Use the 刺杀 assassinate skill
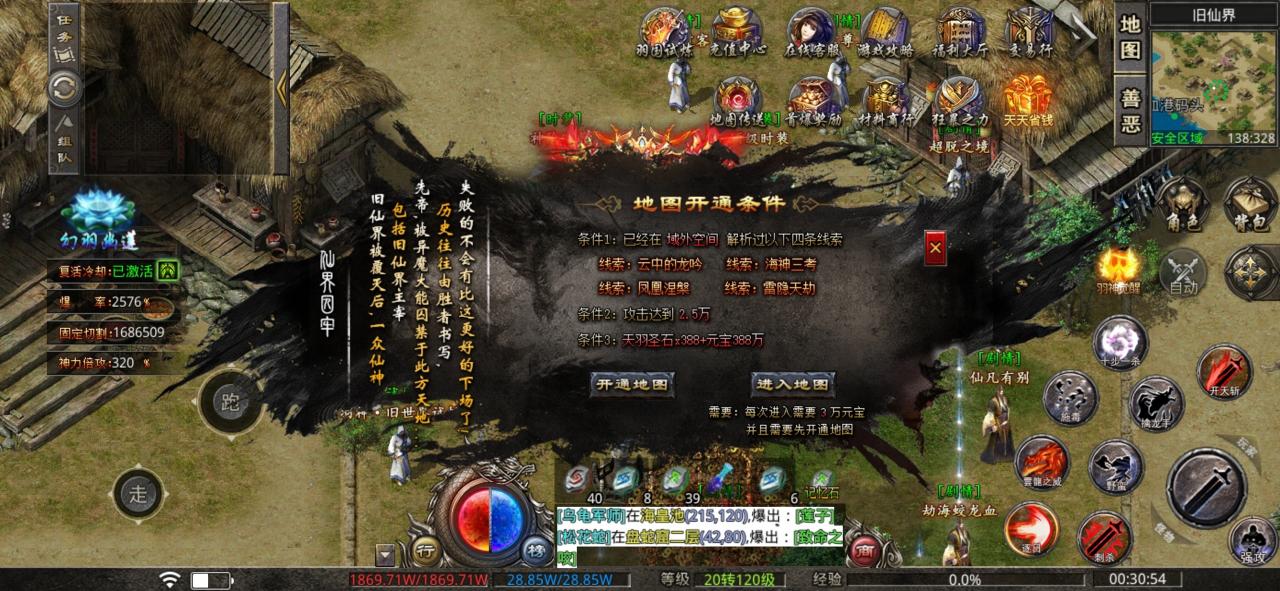1280x591 pixels. click(x=1104, y=536)
